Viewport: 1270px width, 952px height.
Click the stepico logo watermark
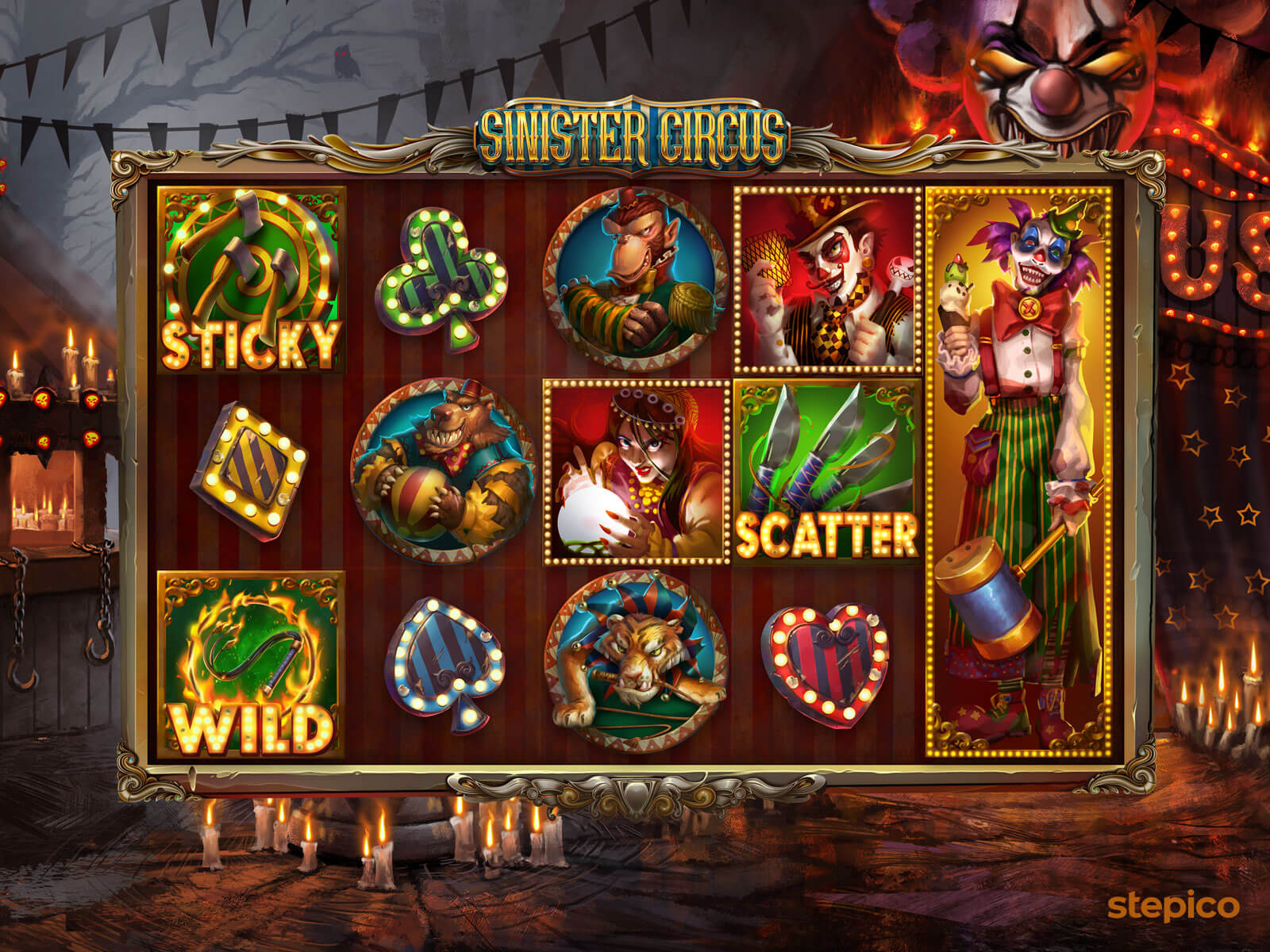pyautogui.click(x=1173, y=904)
